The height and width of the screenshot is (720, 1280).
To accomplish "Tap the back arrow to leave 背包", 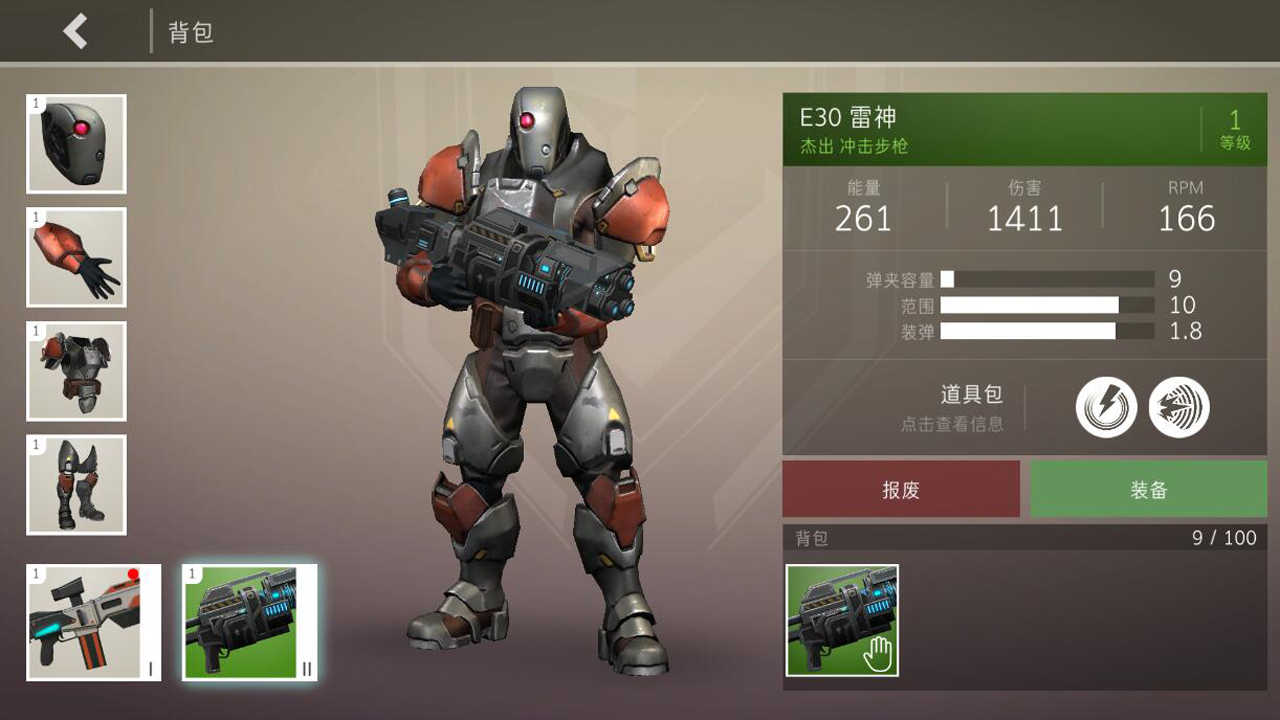I will tap(72, 31).
